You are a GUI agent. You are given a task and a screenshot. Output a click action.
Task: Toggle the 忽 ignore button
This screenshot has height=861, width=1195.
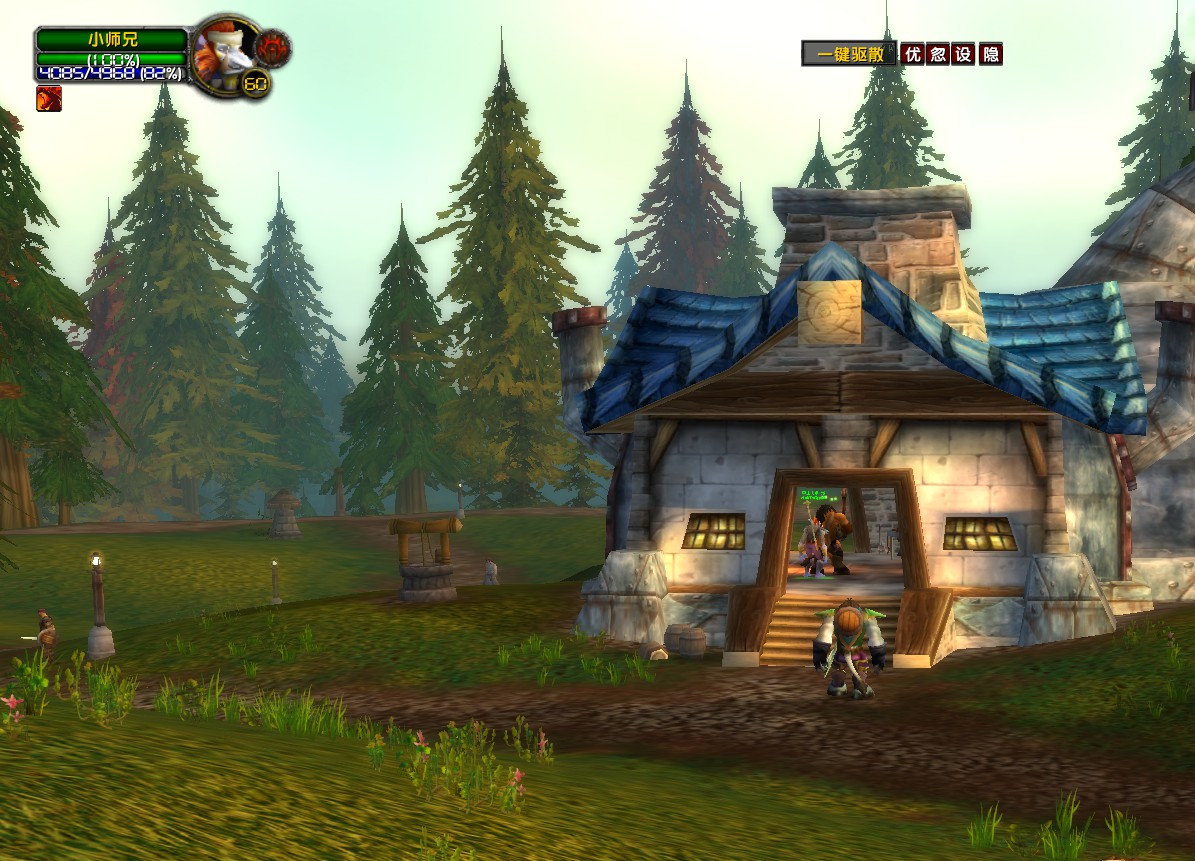click(937, 54)
